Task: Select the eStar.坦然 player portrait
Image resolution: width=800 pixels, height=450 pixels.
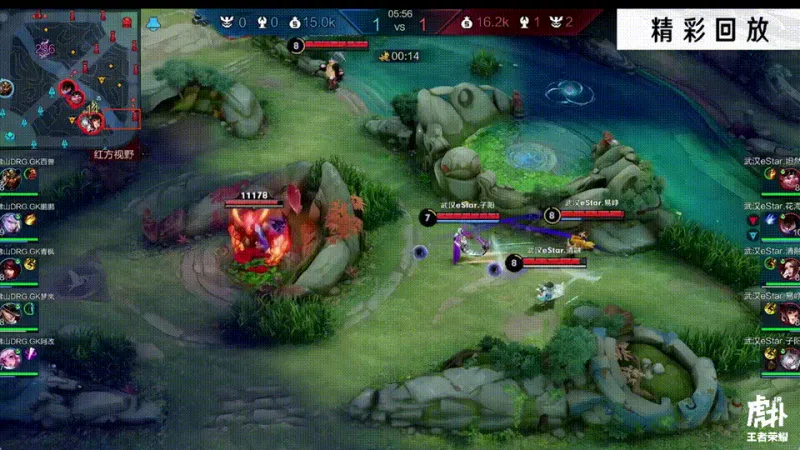Action: point(789,179)
